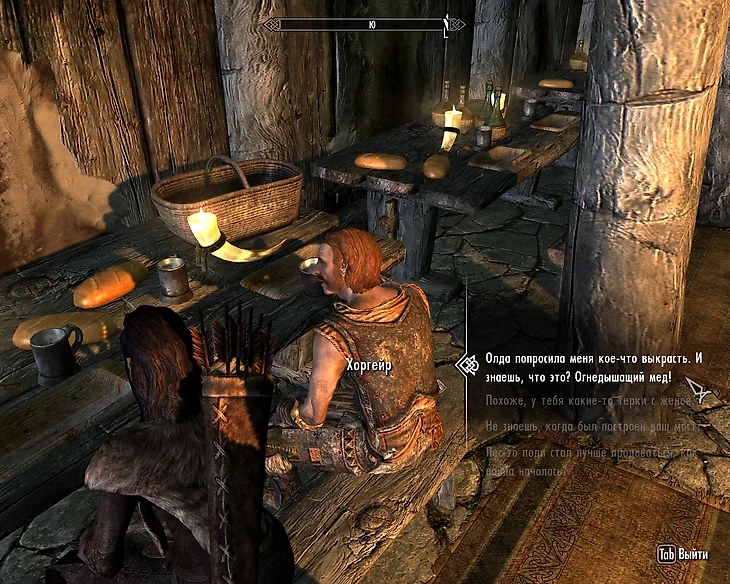Image resolution: width=730 pixels, height=584 pixels.
Task: Click Выйти to leave the dialogue
Action: [x=682, y=554]
